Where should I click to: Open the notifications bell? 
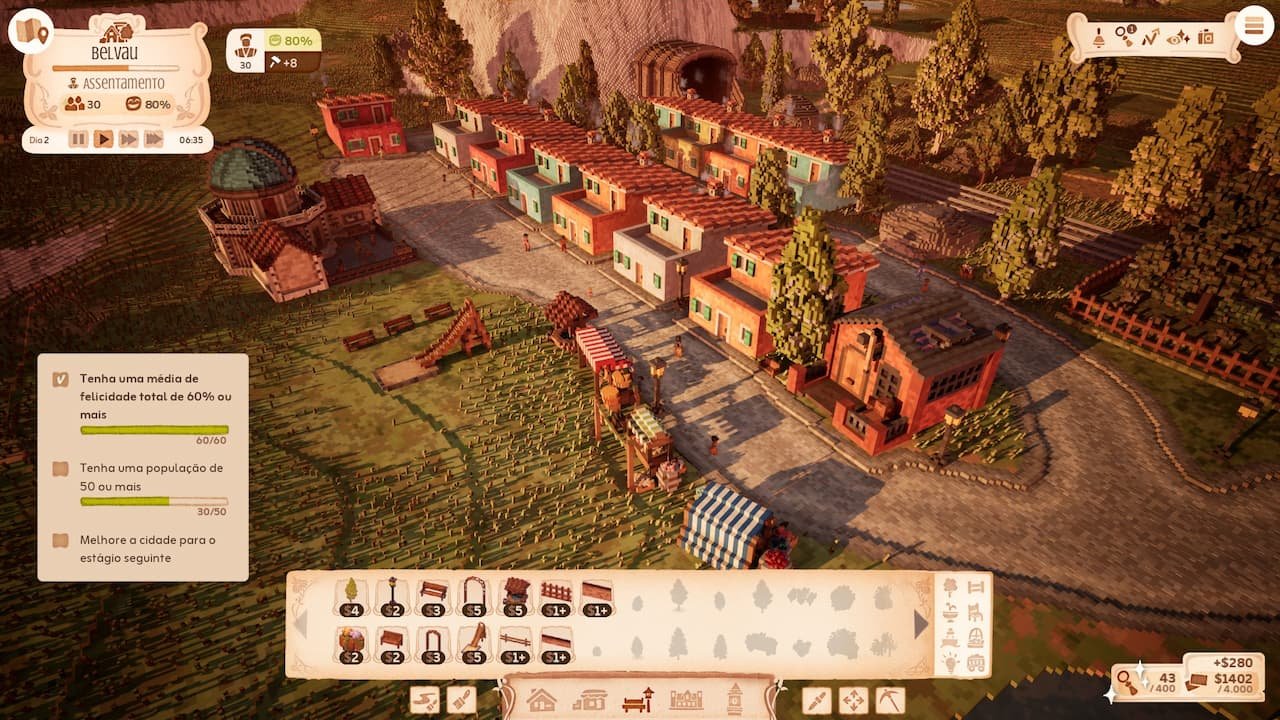point(1098,38)
